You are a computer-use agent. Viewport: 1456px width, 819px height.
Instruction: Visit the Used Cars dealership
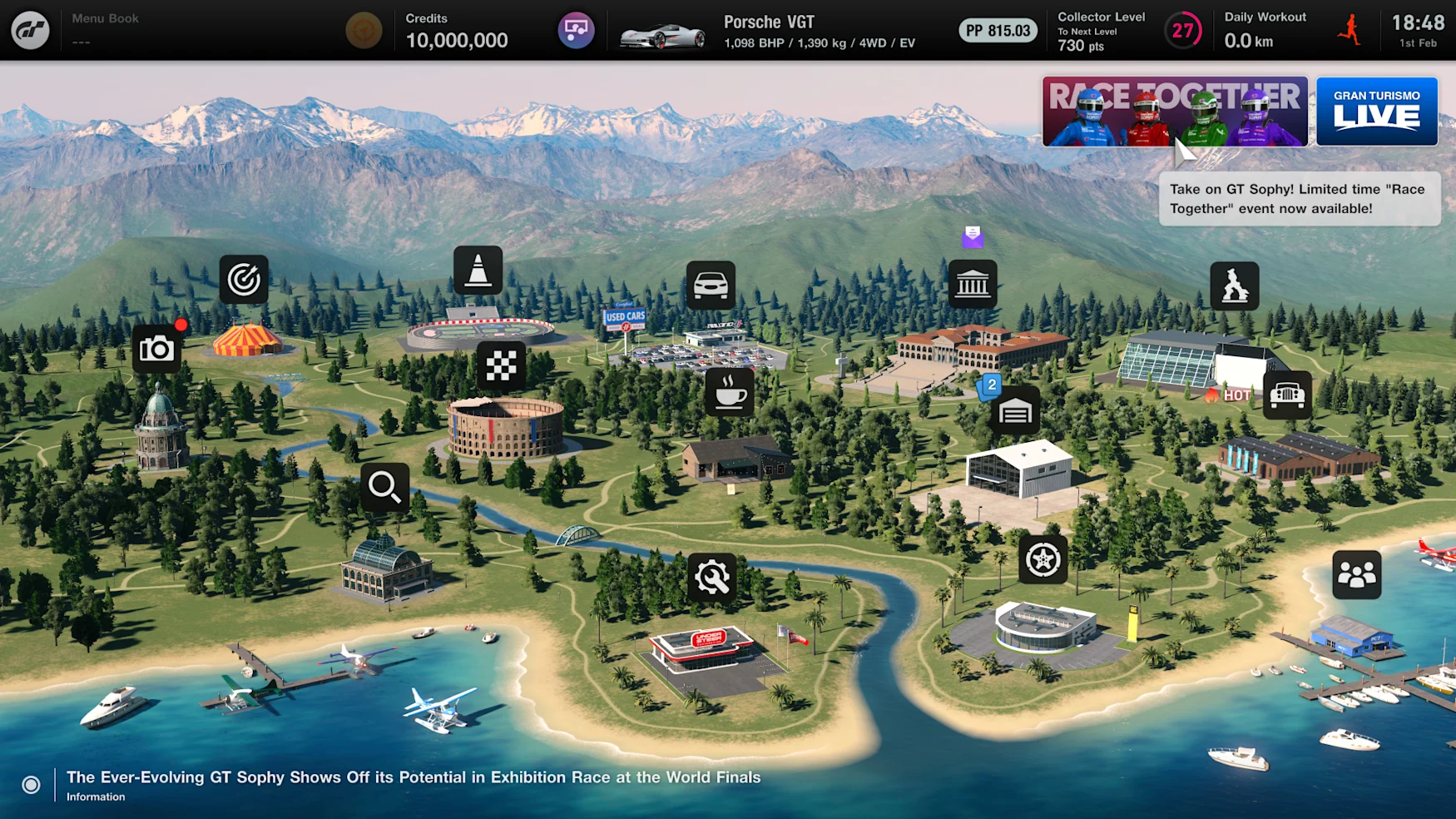pyautogui.click(x=710, y=285)
